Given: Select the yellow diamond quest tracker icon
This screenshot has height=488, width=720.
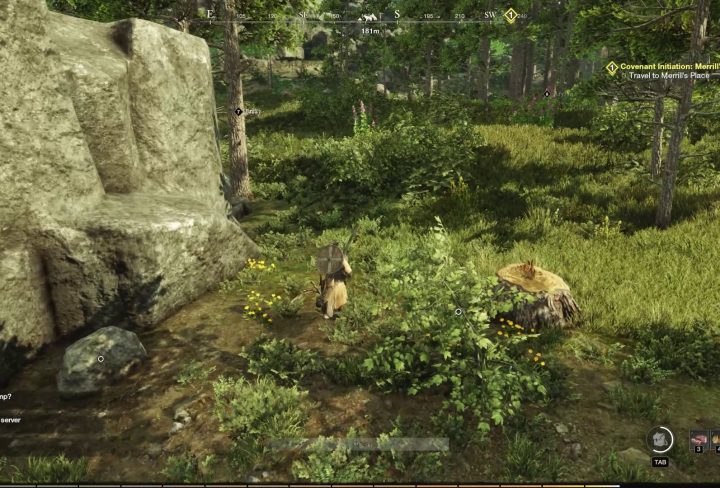Looking at the screenshot, I should (612, 68).
